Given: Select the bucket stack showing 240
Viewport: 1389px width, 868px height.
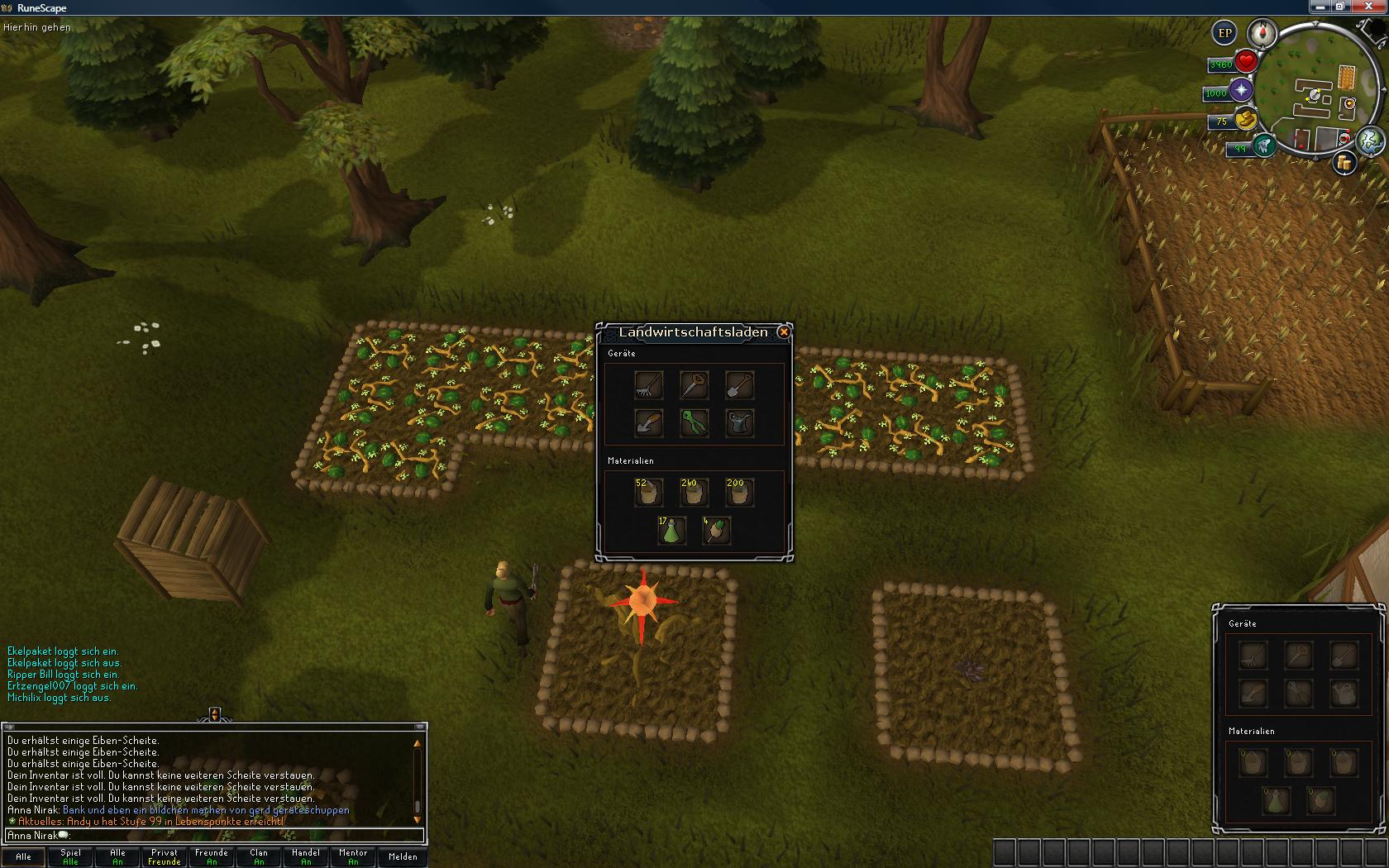Looking at the screenshot, I should (694, 493).
